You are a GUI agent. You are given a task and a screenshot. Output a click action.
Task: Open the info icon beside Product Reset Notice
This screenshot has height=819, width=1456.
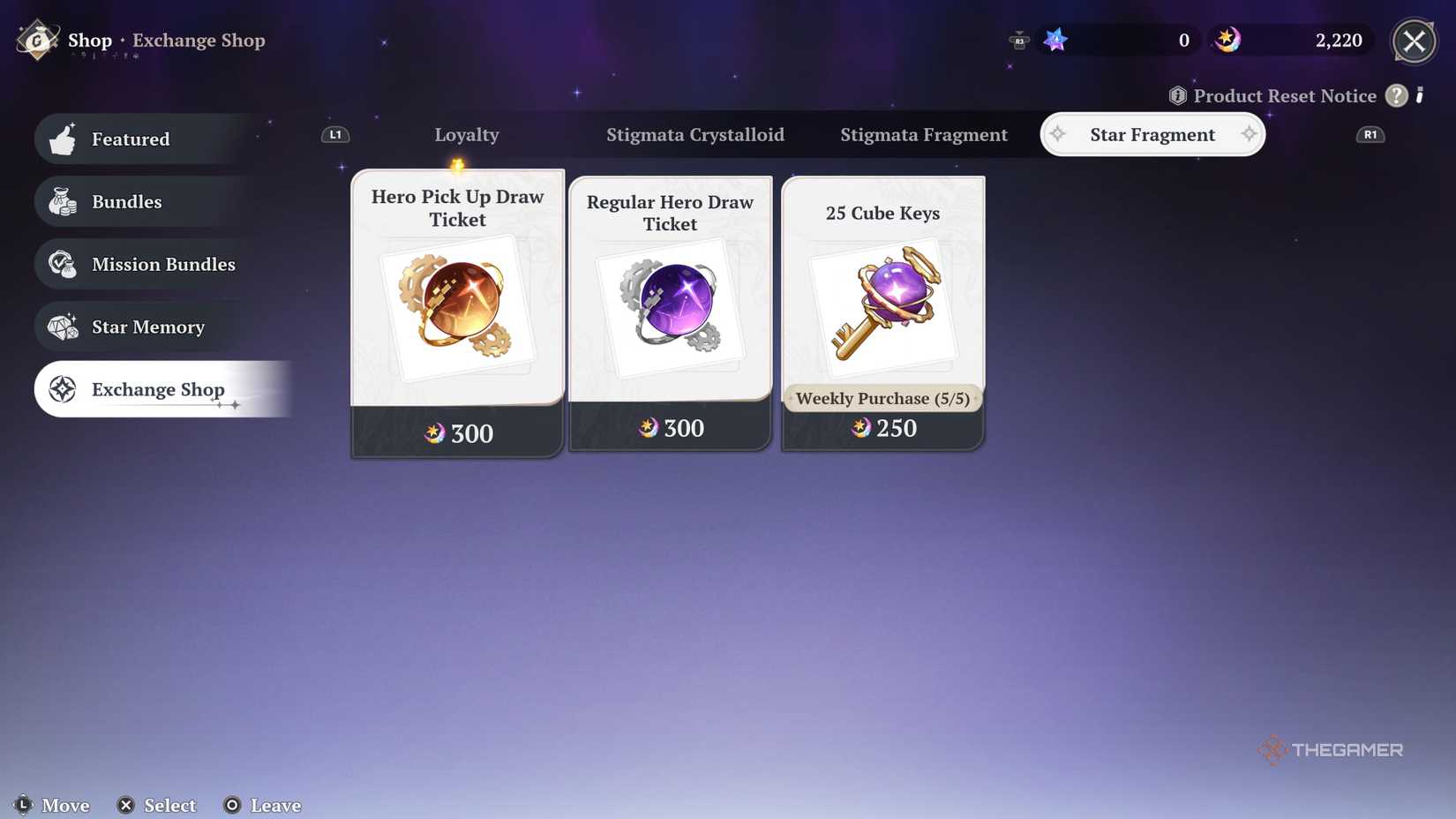[x=1176, y=95]
